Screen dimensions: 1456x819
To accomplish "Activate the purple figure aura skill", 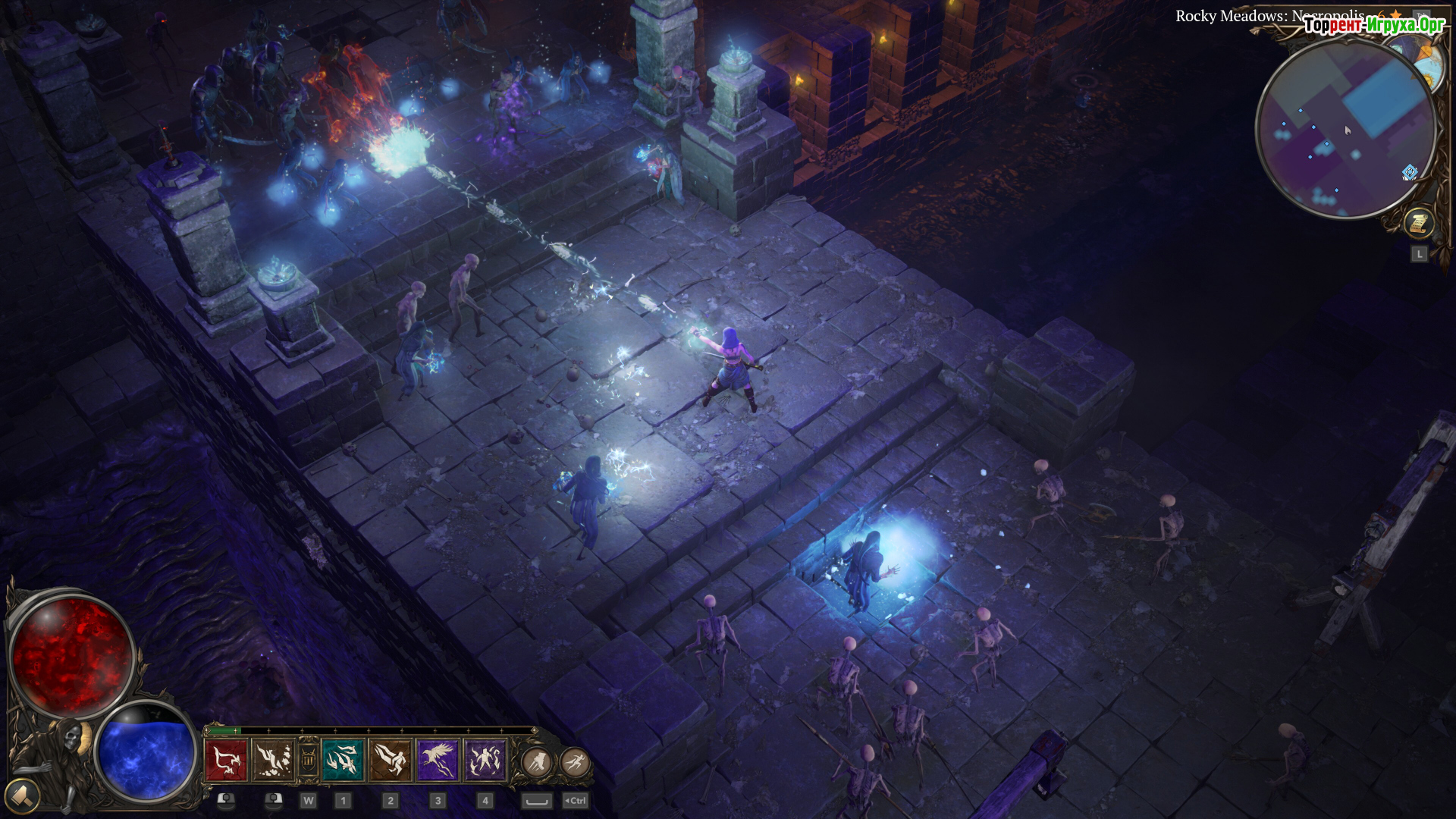I will [485, 761].
